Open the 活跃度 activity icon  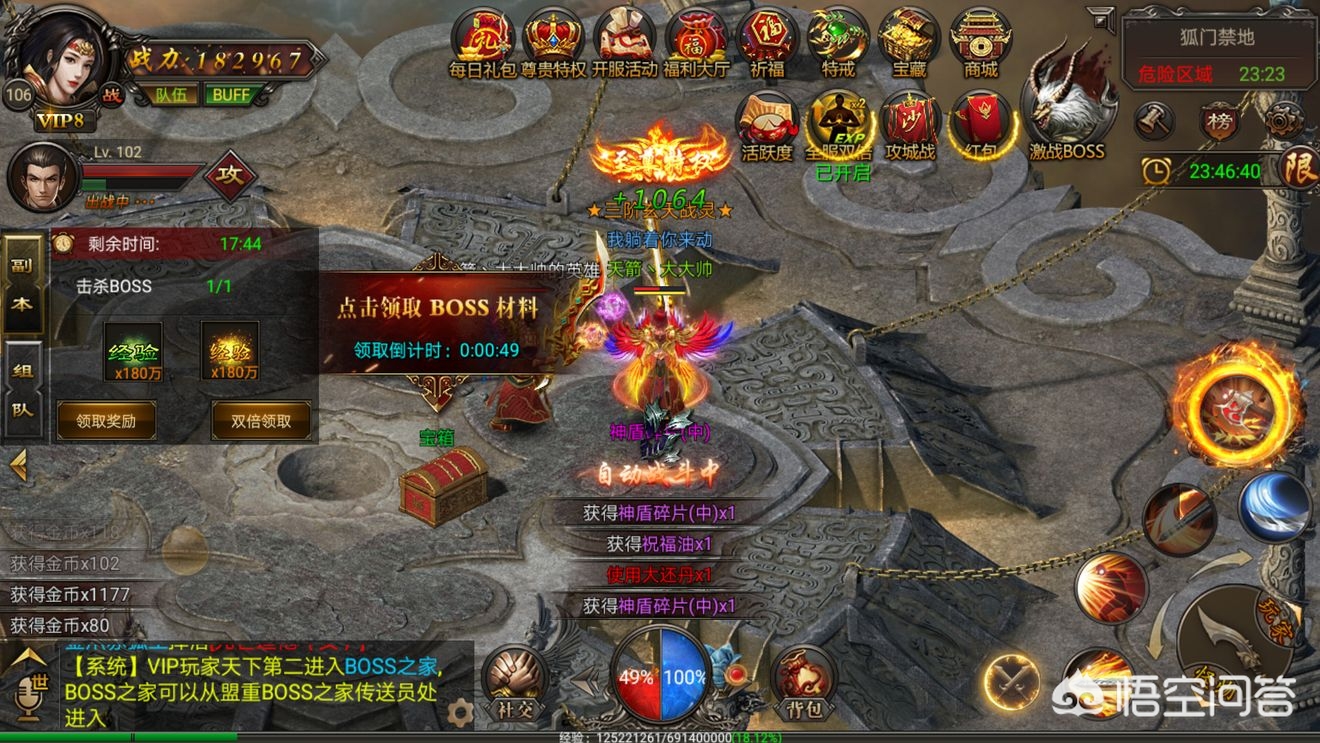point(767,124)
